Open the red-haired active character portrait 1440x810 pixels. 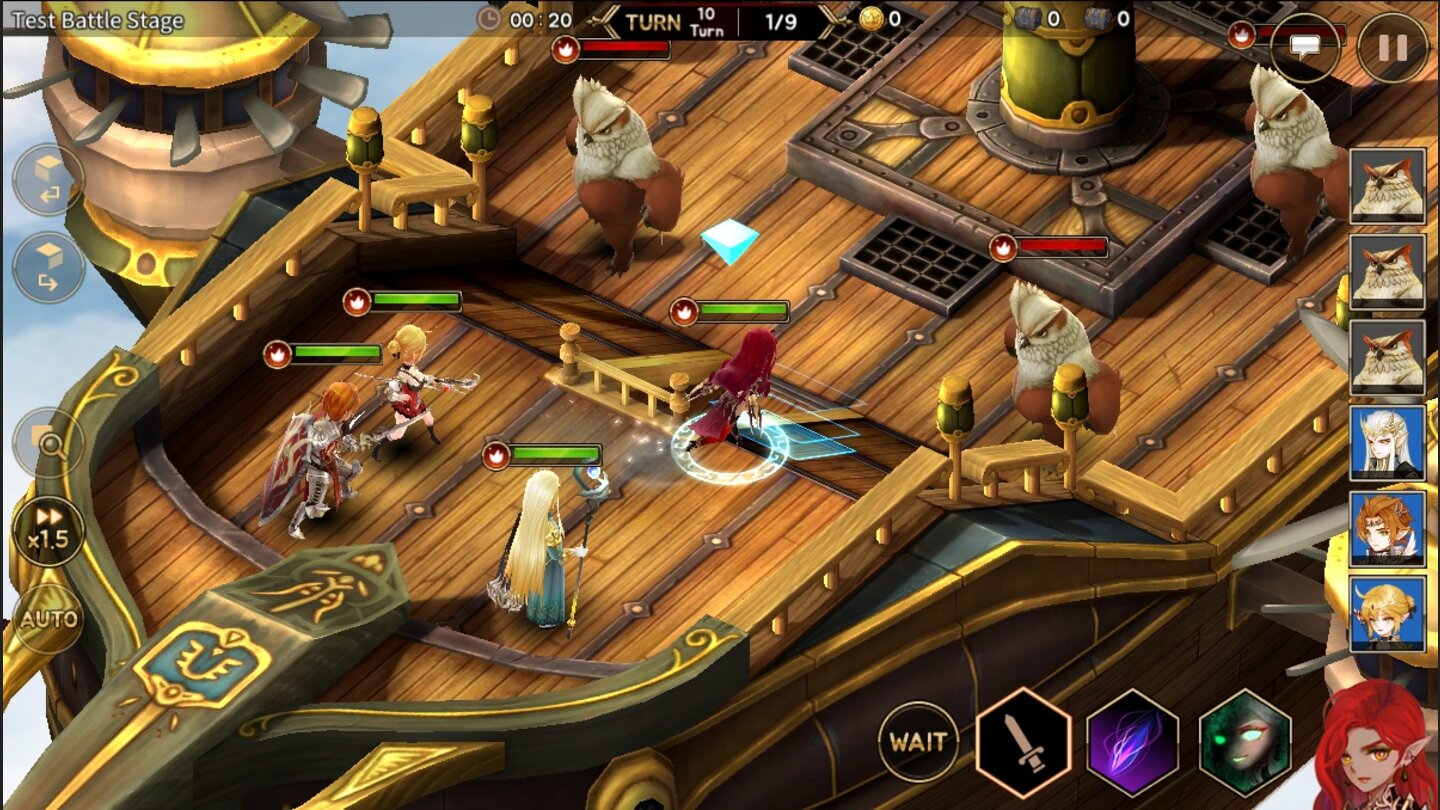click(1378, 745)
